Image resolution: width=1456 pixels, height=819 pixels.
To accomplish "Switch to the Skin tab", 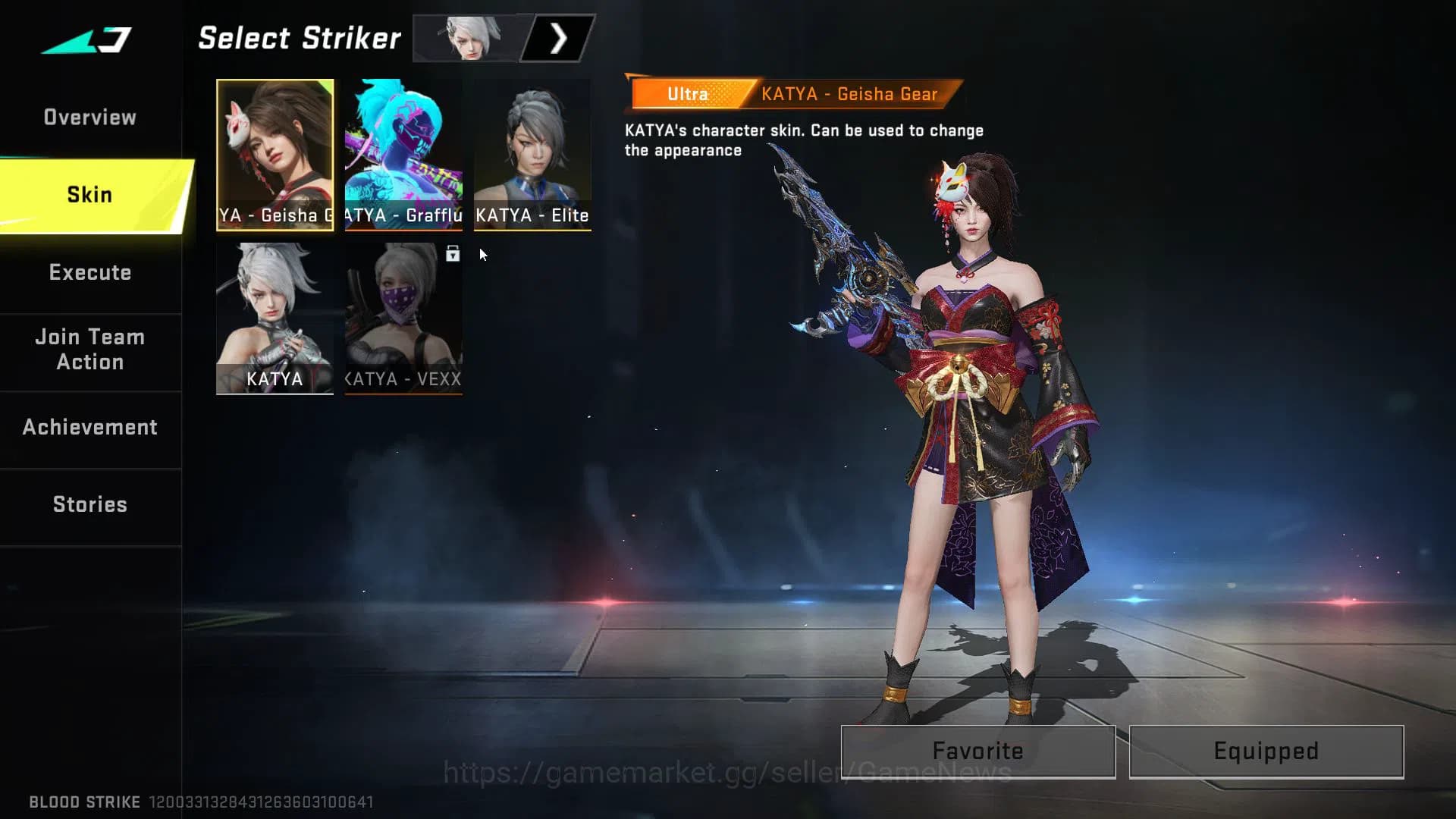I will coord(90,194).
